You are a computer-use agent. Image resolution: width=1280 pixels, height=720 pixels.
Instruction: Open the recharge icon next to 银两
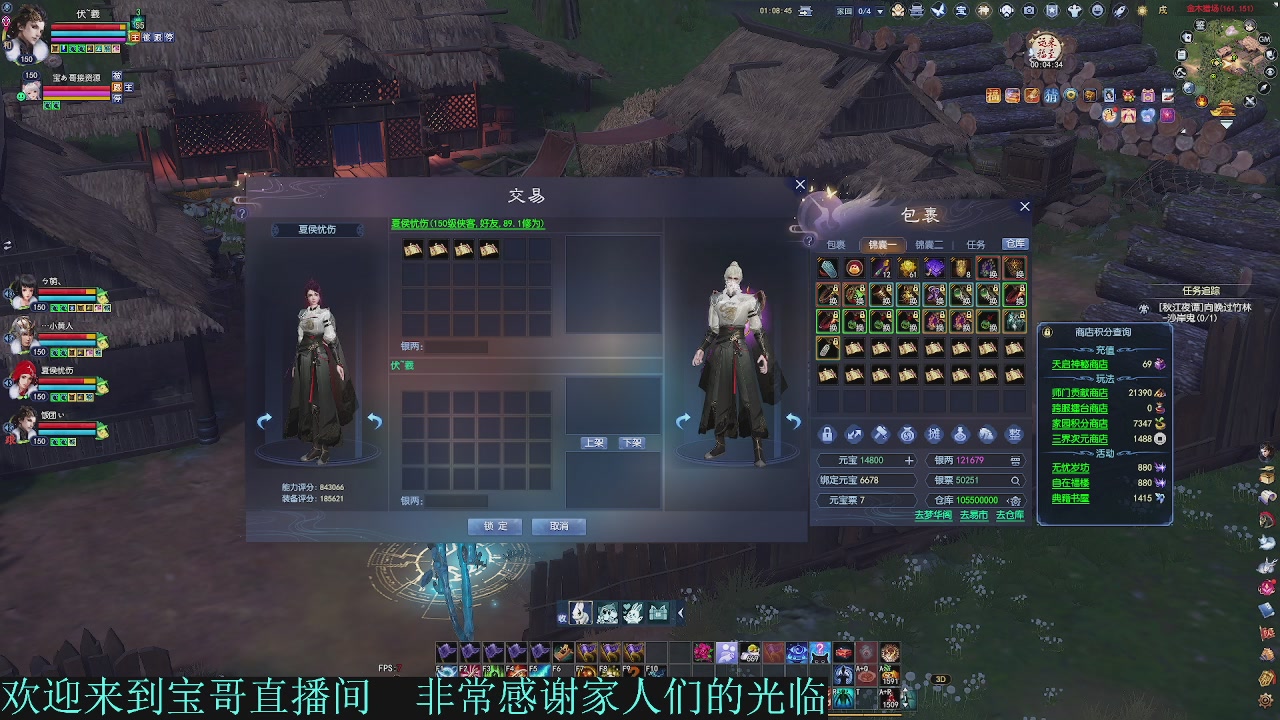coord(1016,461)
